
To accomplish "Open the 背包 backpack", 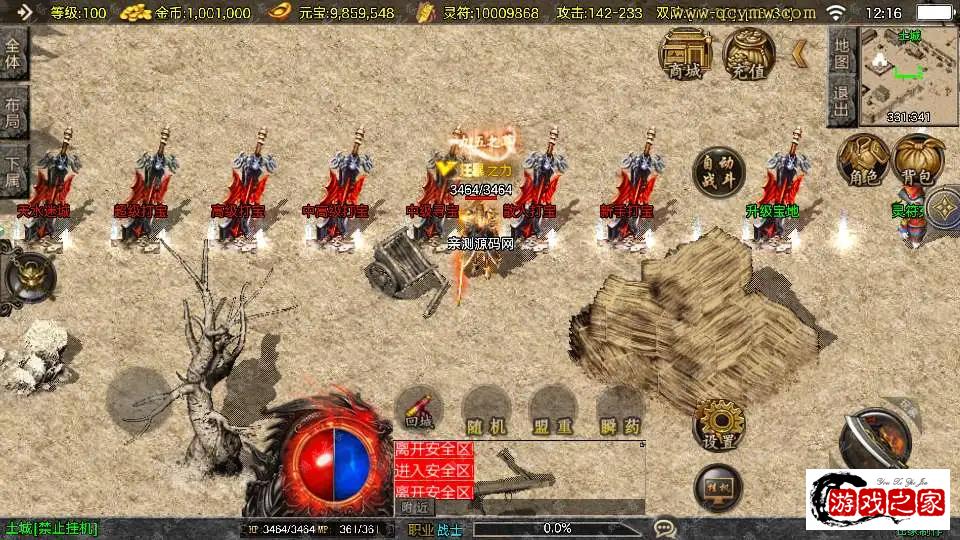I will (x=917, y=162).
